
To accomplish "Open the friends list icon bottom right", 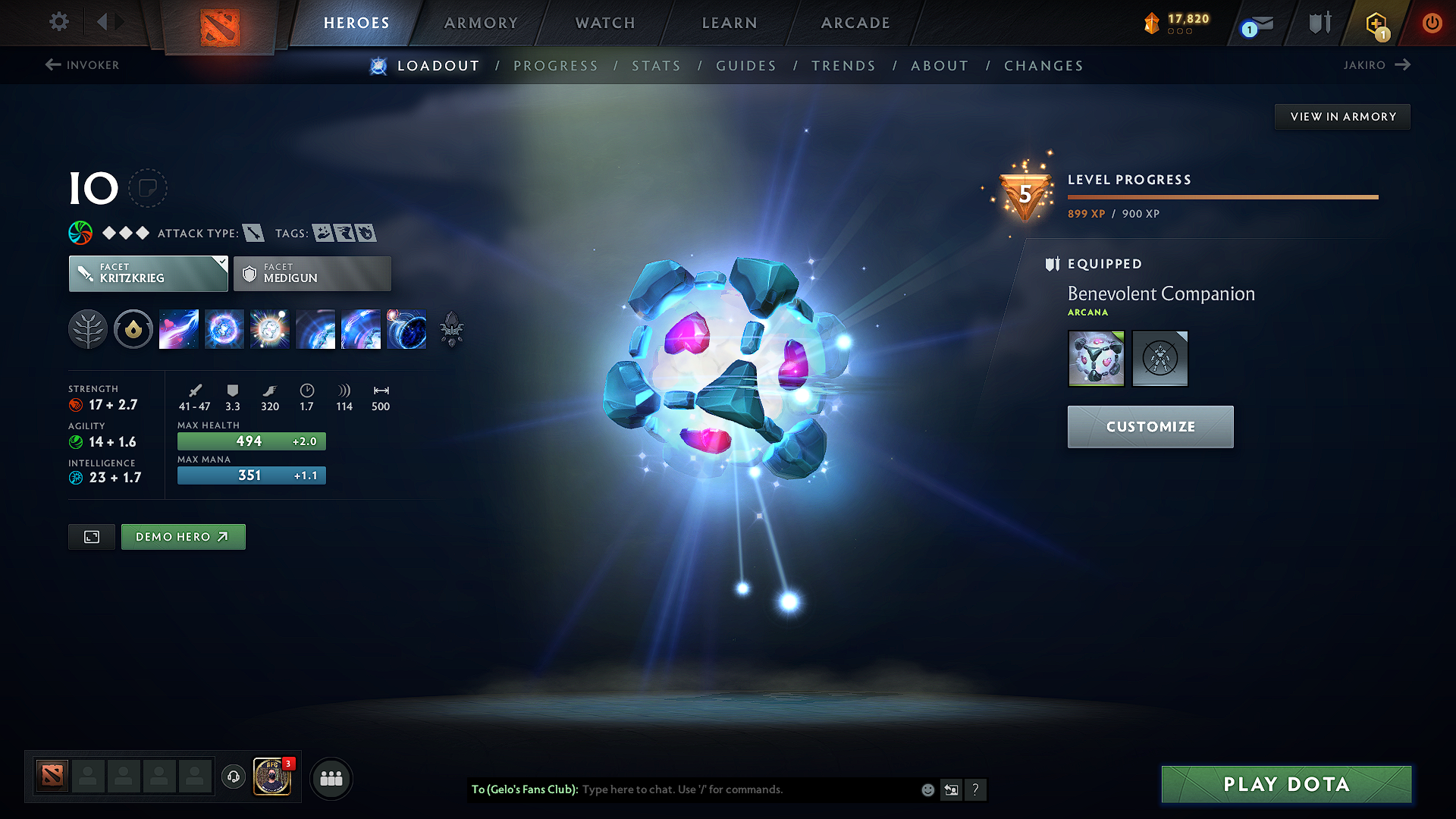I will pyautogui.click(x=331, y=779).
